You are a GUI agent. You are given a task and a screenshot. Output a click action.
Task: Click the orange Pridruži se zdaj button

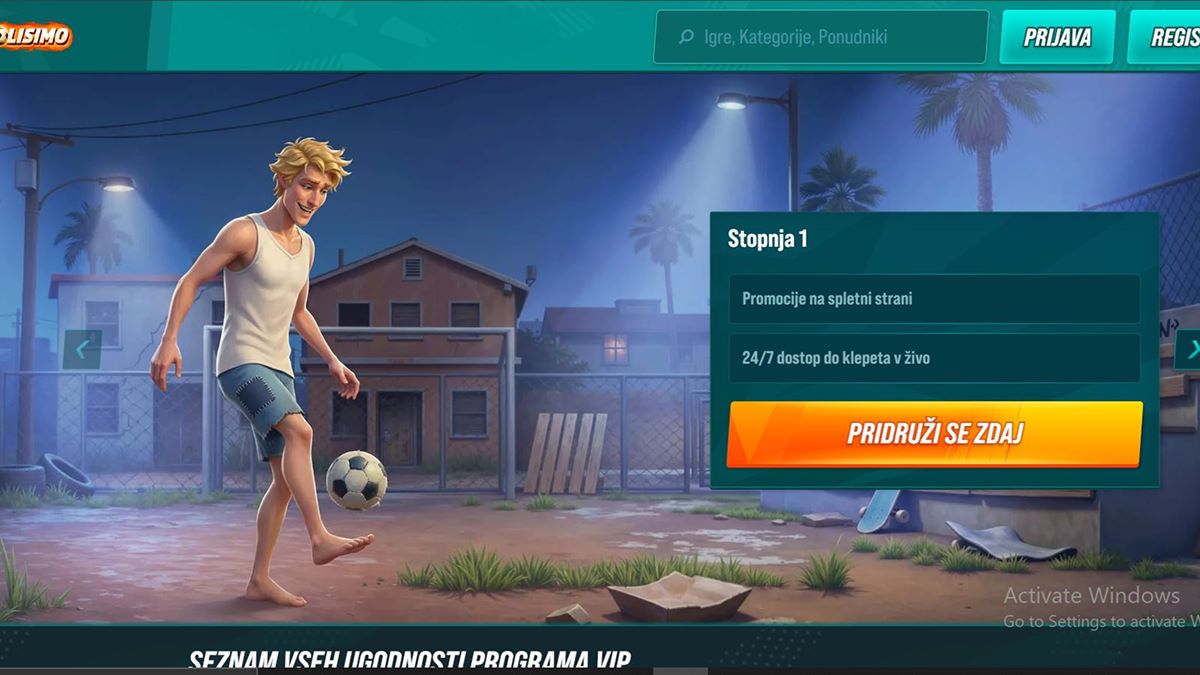pyautogui.click(x=934, y=434)
